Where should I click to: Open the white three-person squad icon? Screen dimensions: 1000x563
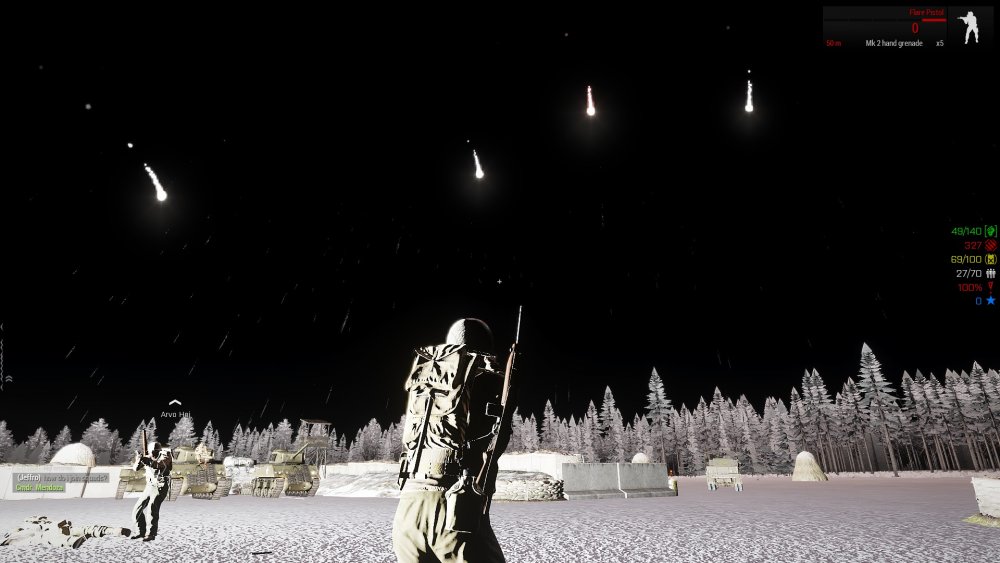[x=991, y=273]
